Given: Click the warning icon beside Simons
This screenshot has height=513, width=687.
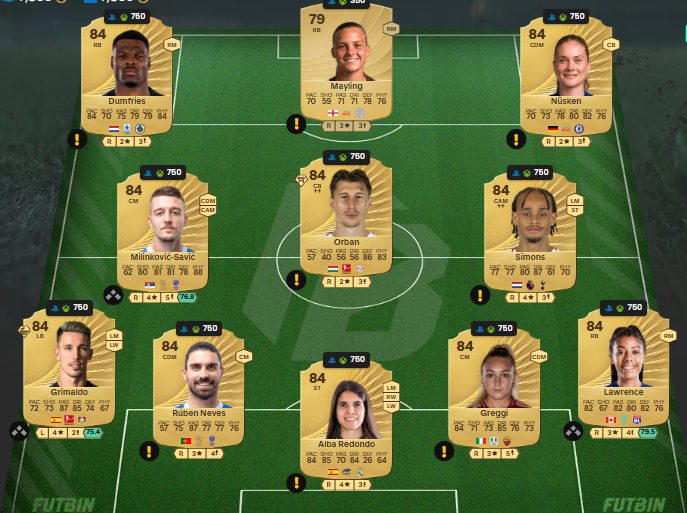Looking at the screenshot, I should click(x=480, y=295).
